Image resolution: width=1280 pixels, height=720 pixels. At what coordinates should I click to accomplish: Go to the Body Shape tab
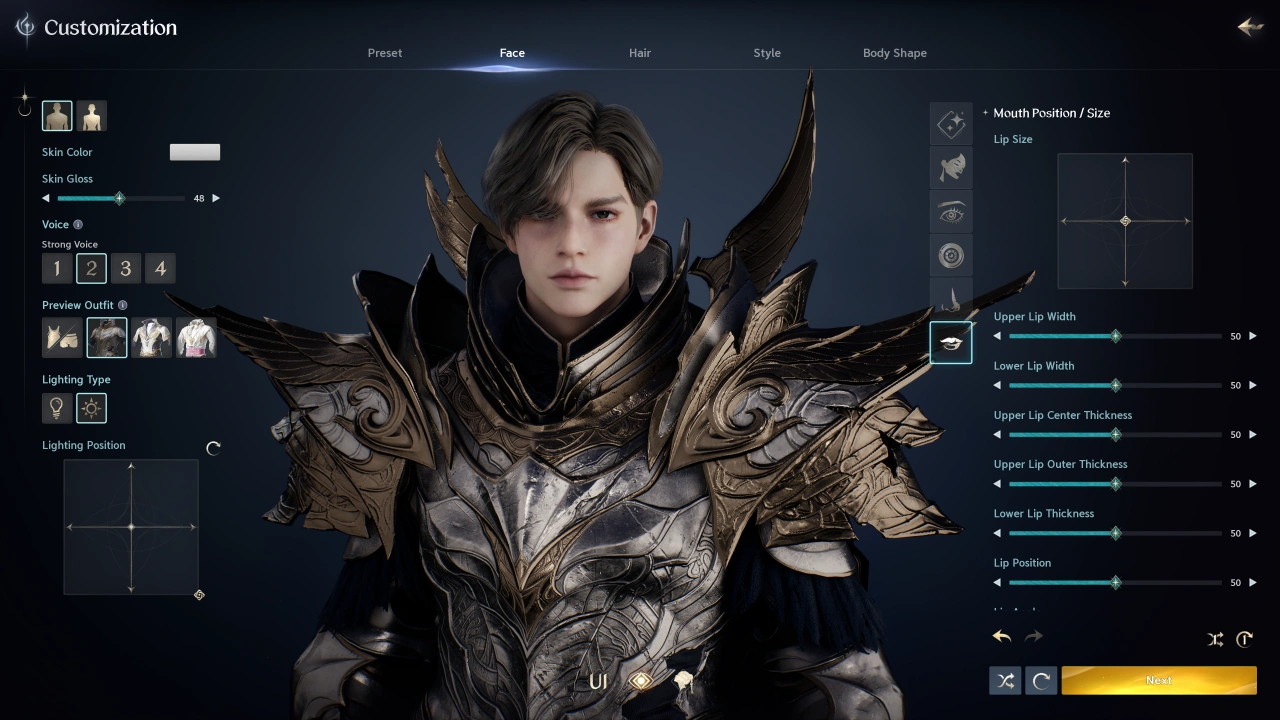895,53
